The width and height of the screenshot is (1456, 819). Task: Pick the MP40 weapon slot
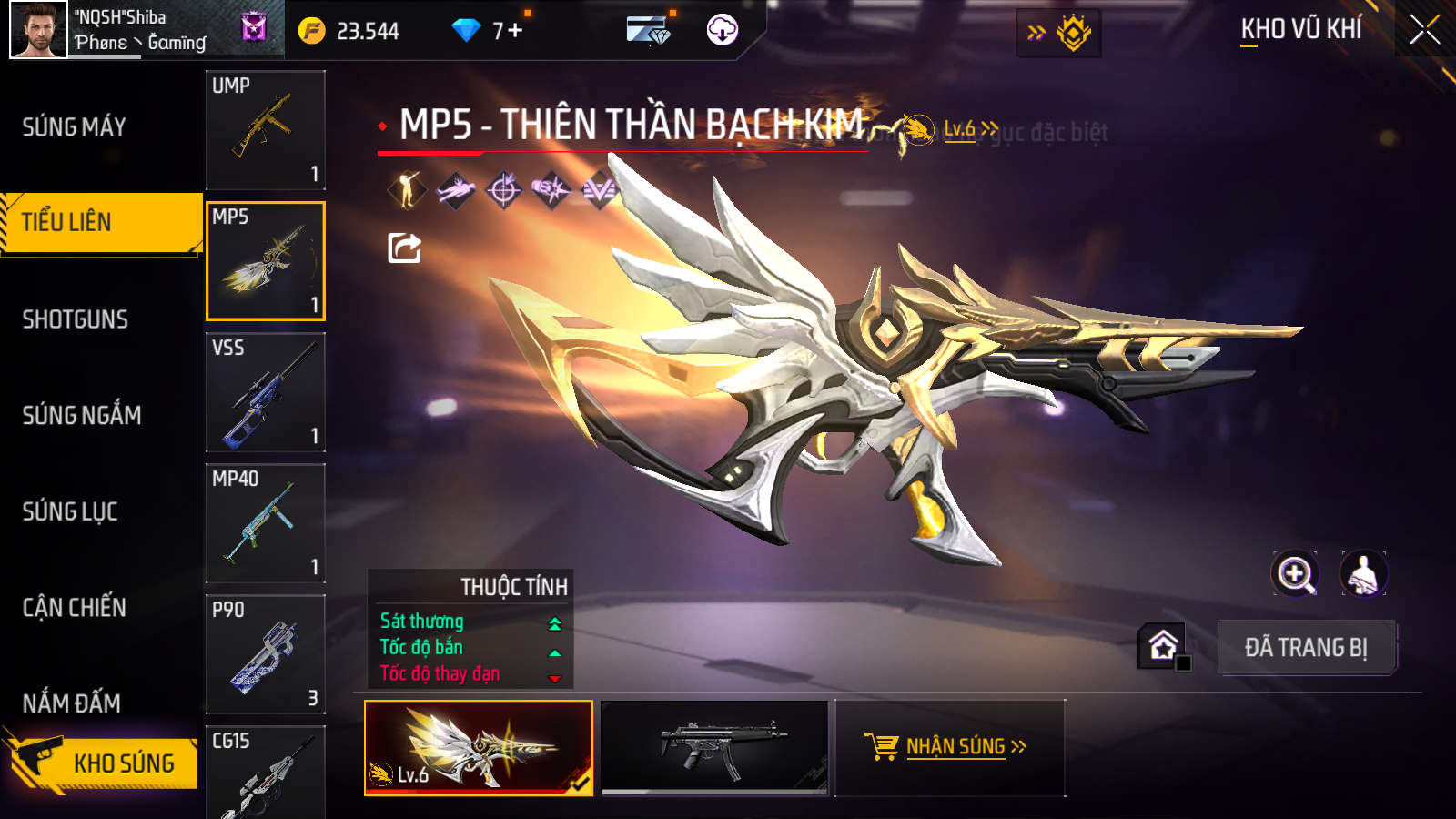pyautogui.click(x=265, y=523)
